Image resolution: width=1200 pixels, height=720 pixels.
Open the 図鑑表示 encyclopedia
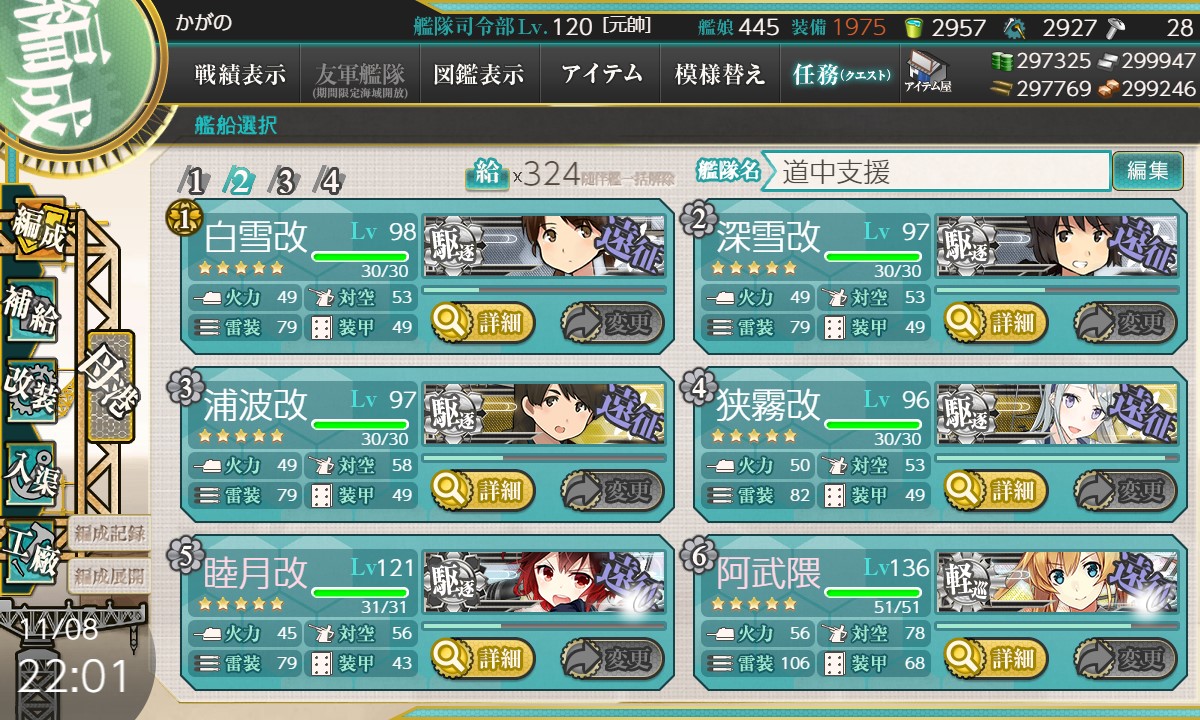[479, 75]
